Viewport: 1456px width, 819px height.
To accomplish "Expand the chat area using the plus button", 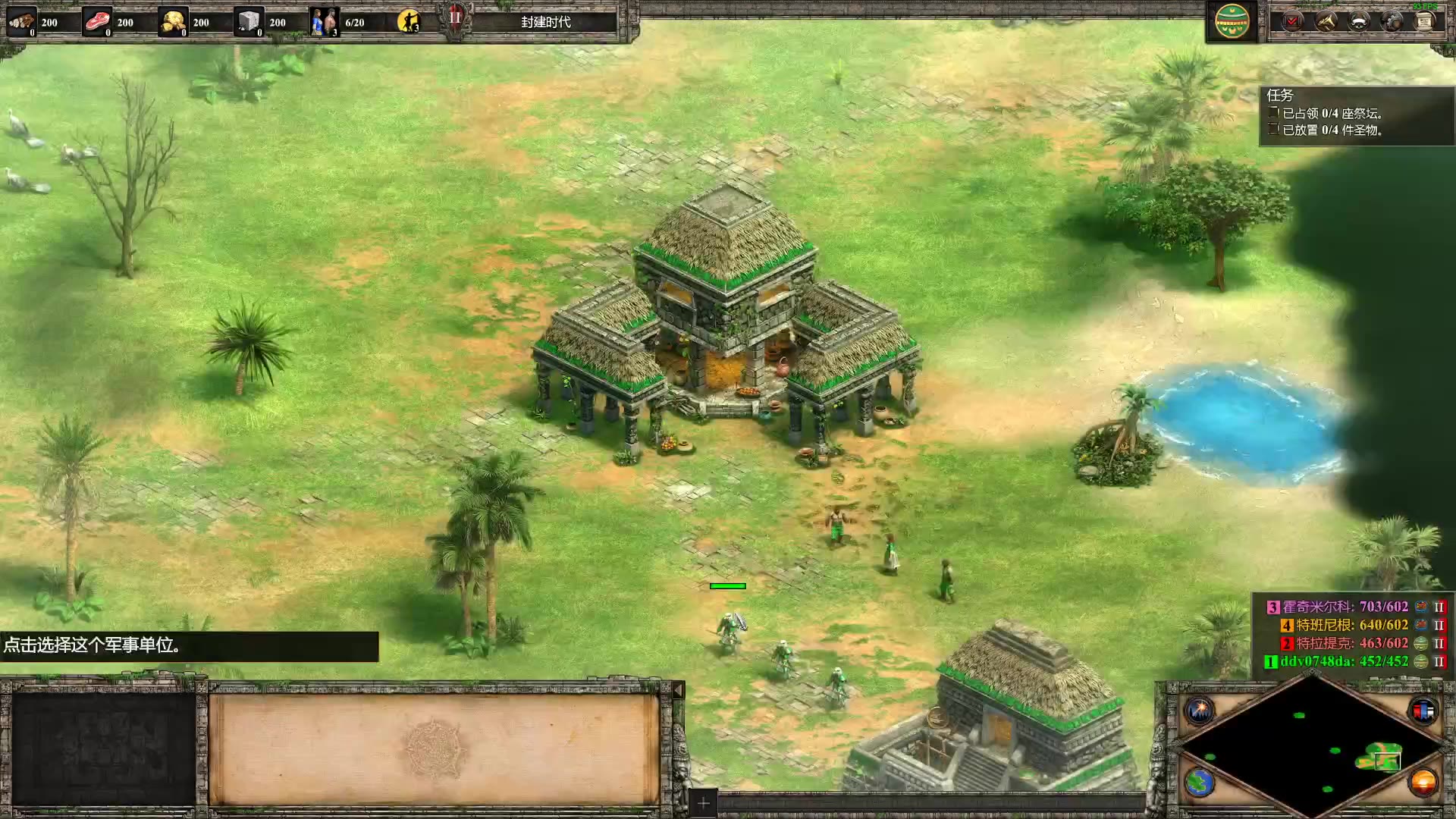I will point(701,802).
